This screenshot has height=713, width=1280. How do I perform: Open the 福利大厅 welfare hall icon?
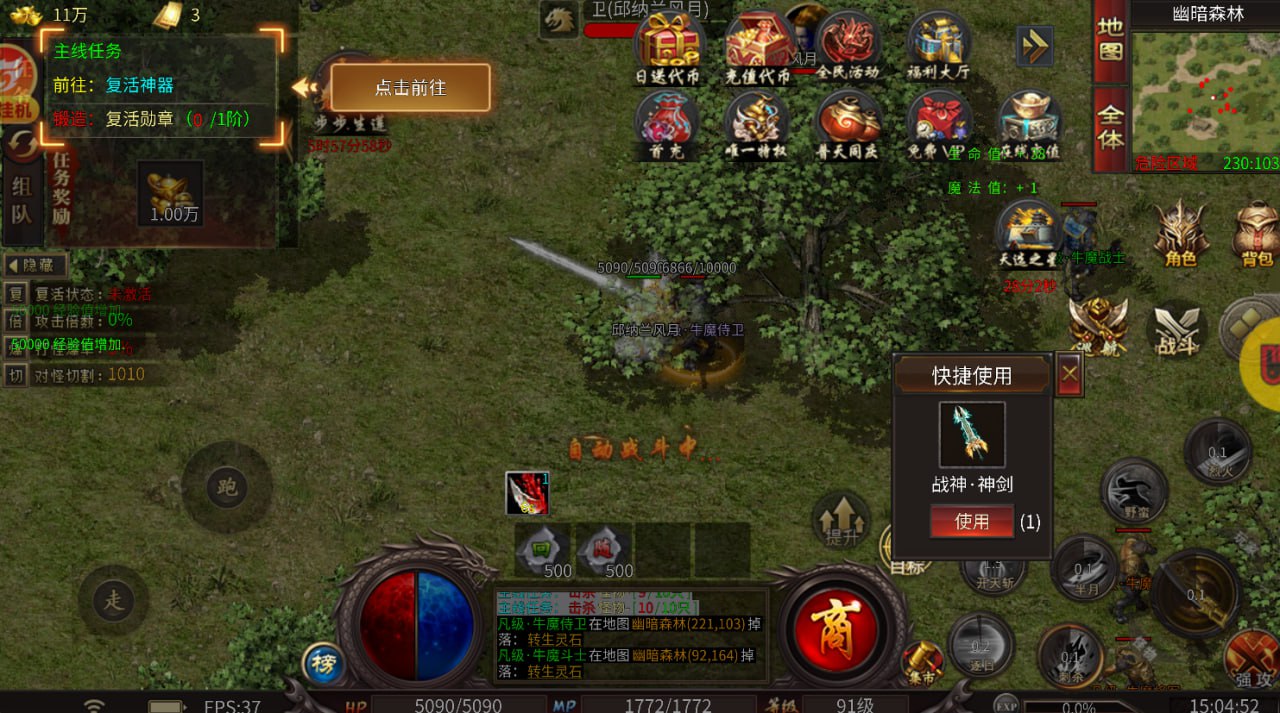(x=940, y=44)
